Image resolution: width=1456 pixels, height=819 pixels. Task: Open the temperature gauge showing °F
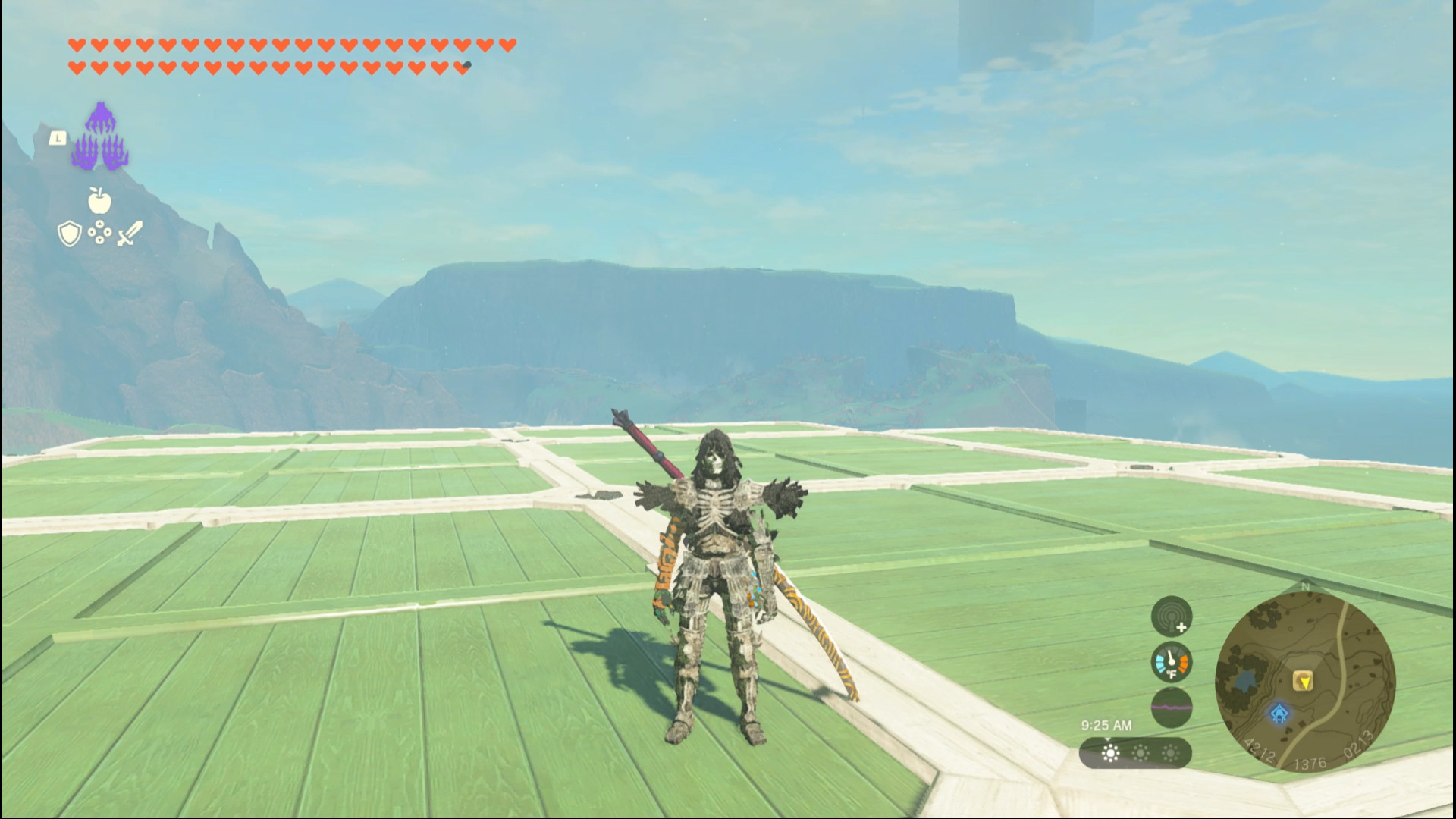(1170, 661)
